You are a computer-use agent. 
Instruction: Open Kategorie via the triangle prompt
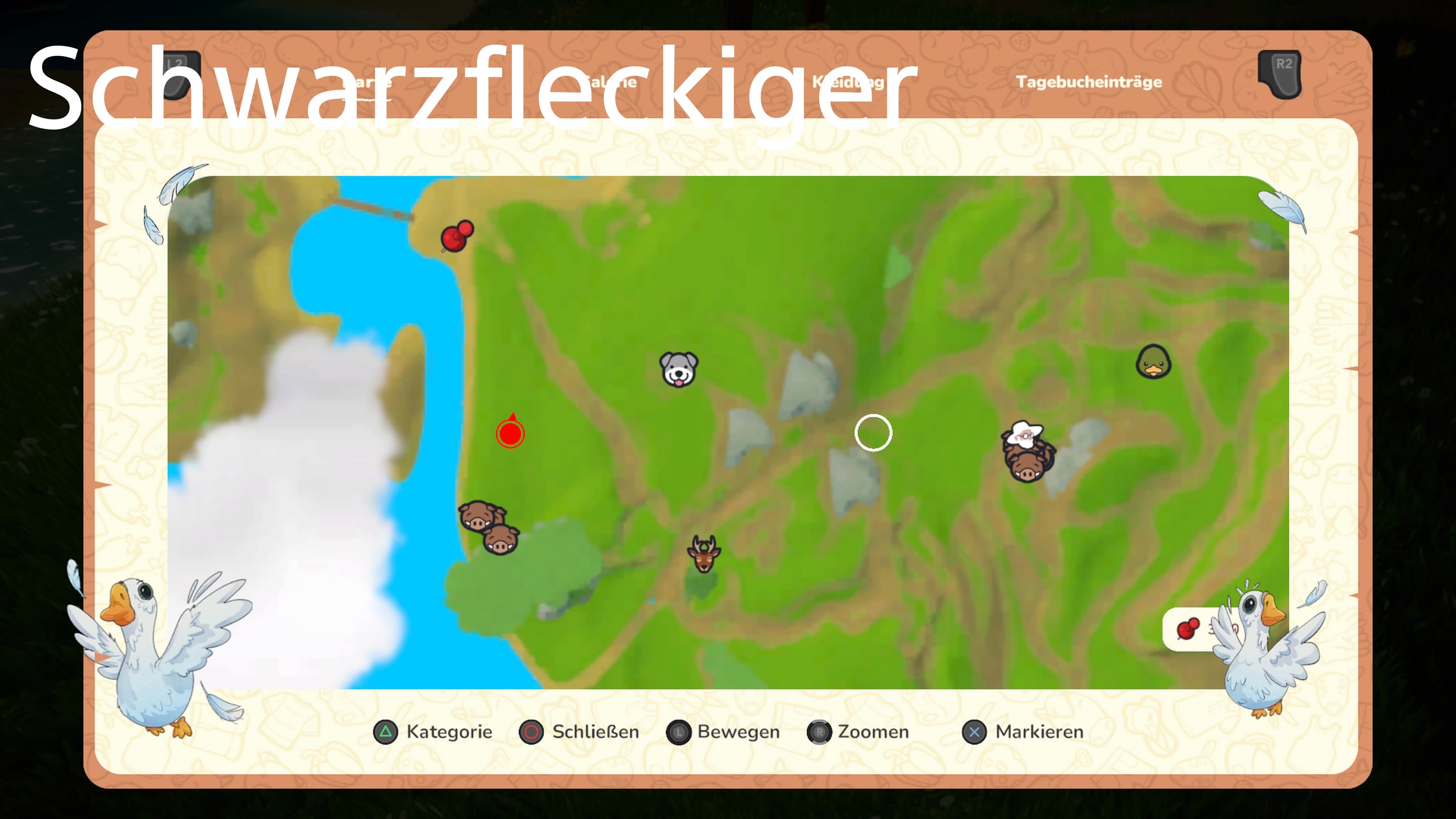click(386, 731)
